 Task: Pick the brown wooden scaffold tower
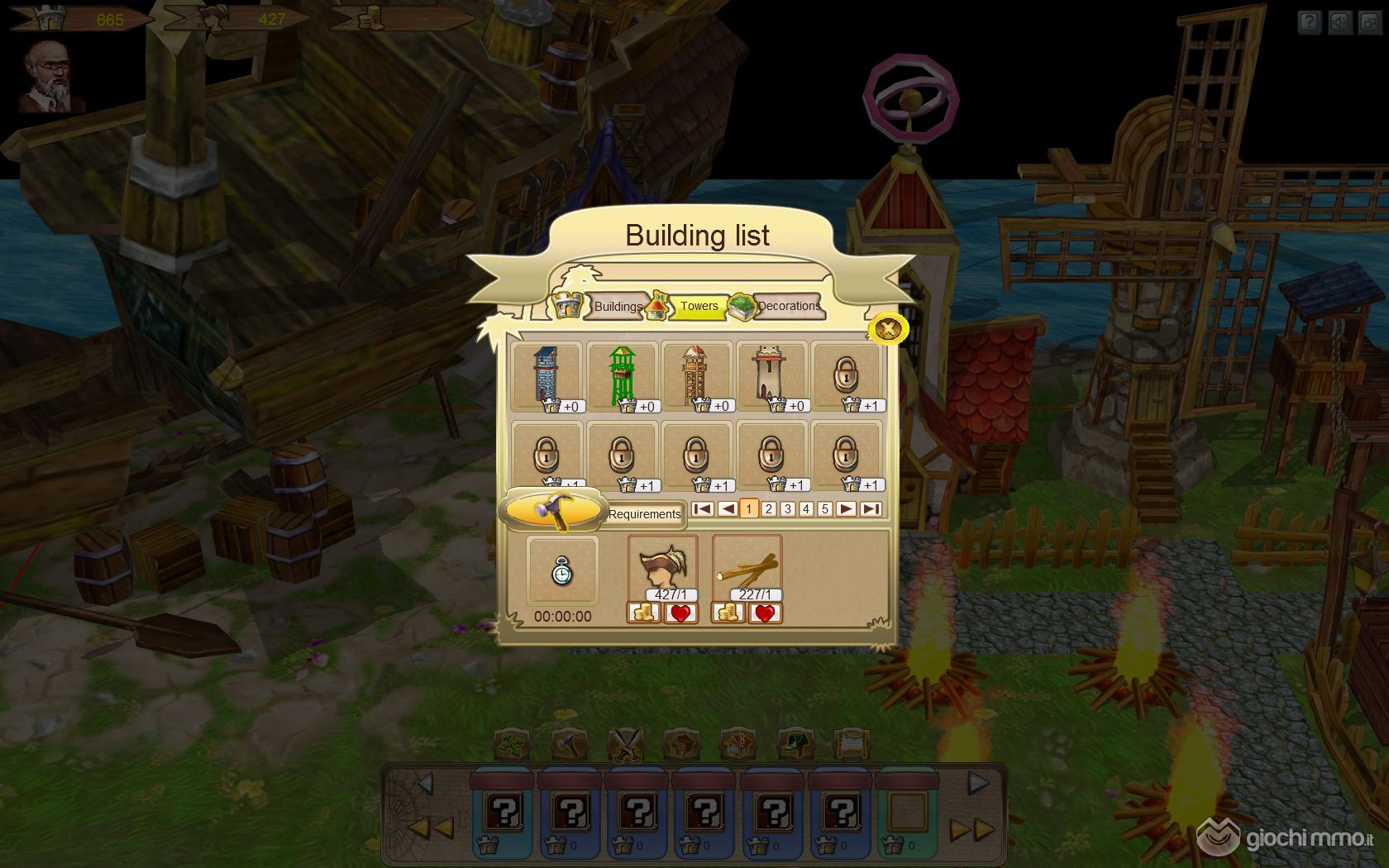click(x=696, y=376)
